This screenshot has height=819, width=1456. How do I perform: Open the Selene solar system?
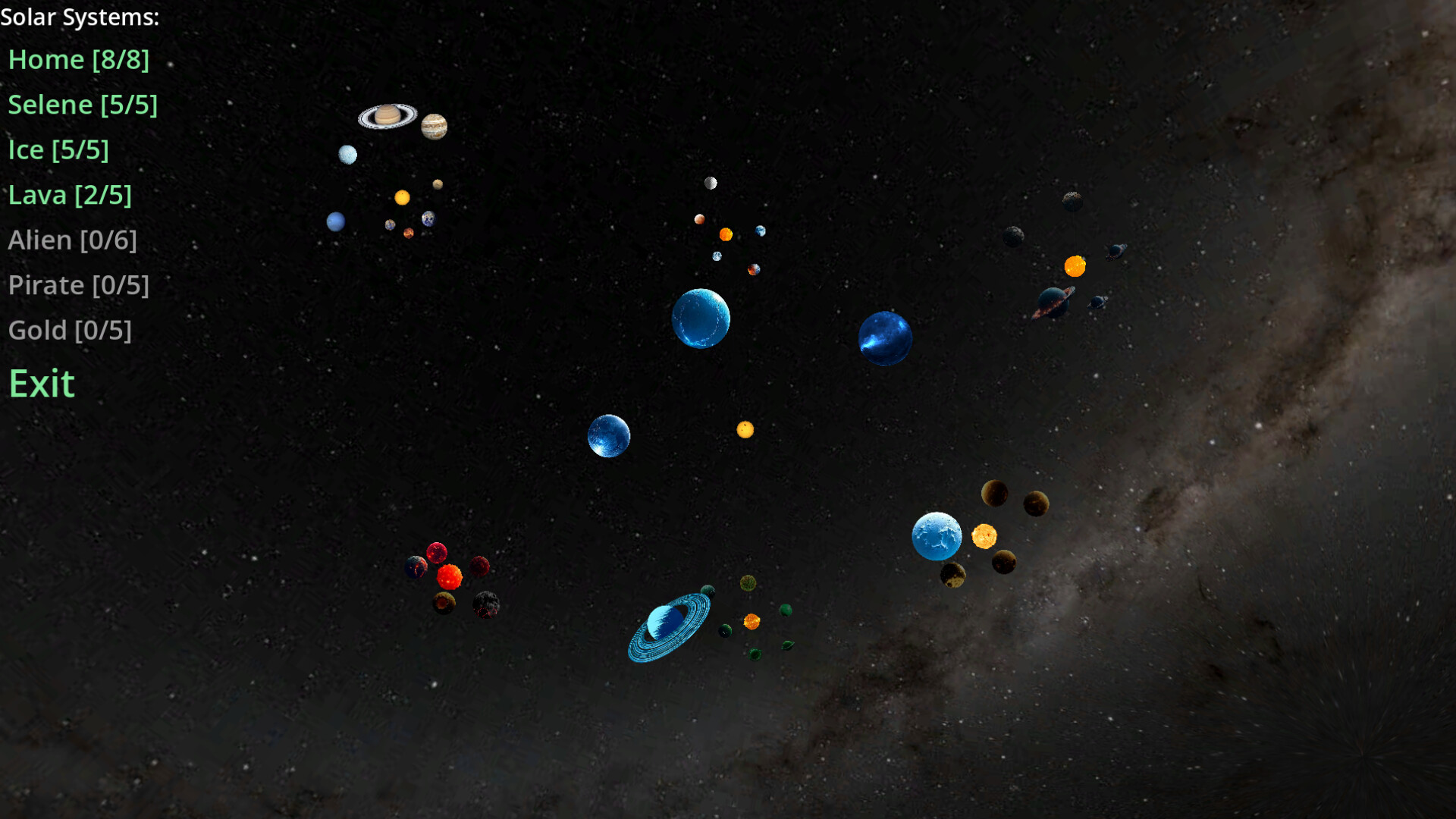click(x=83, y=105)
